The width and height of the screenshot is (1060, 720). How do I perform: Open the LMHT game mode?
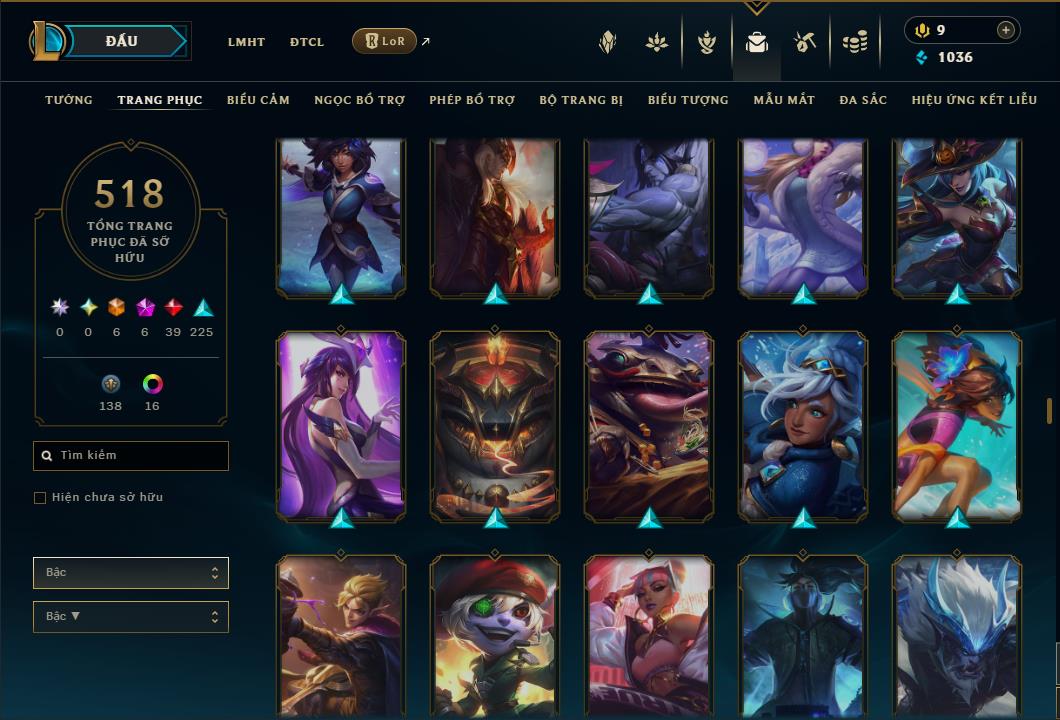[x=246, y=42]
